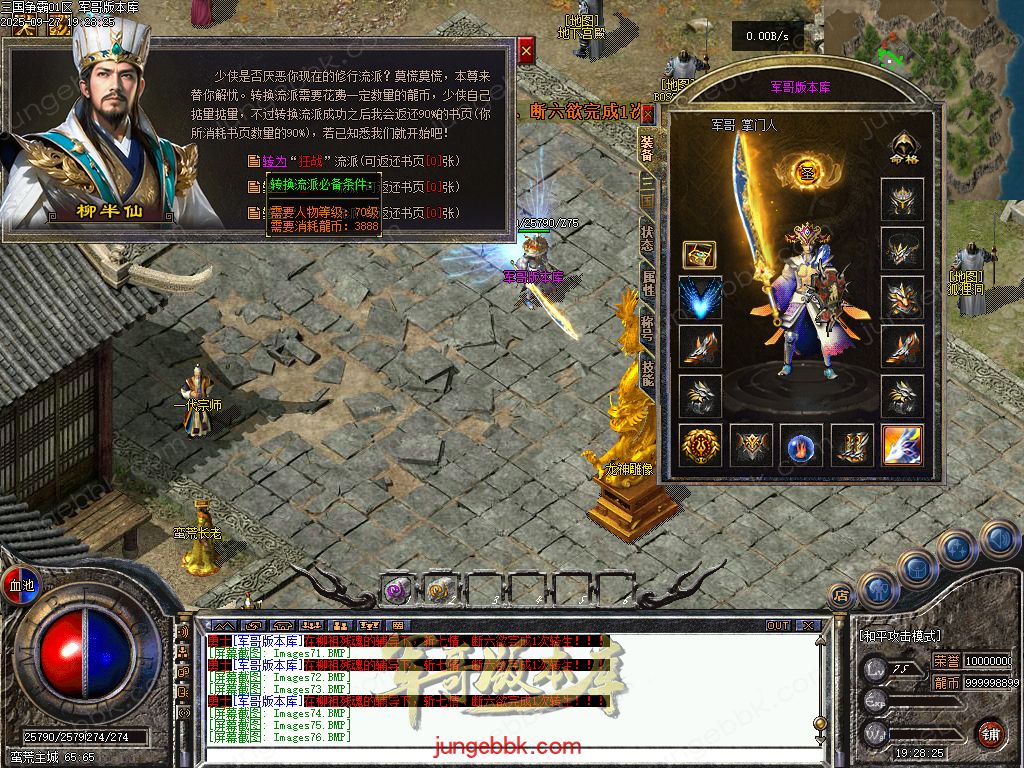
Task: Select the white dragon slot
Action: coord(902,445)
